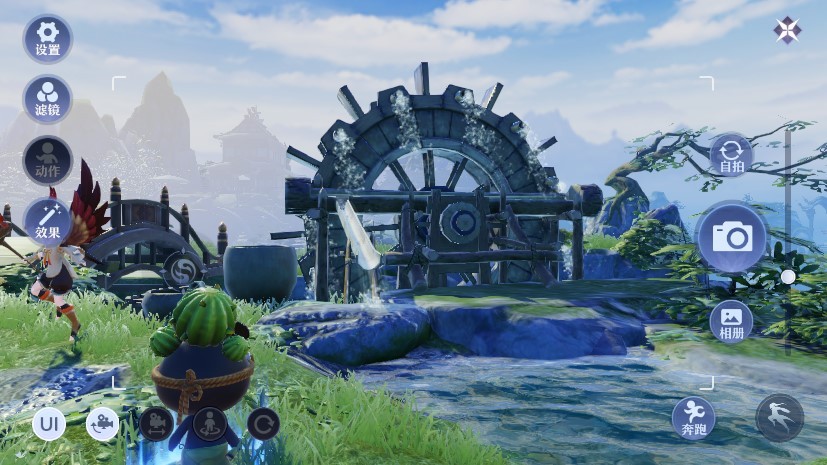Image resolution: width=827 pixels, height=465 pixels.
Task: Close photo mode with the diamond icon
Action: tap(787, 30)
